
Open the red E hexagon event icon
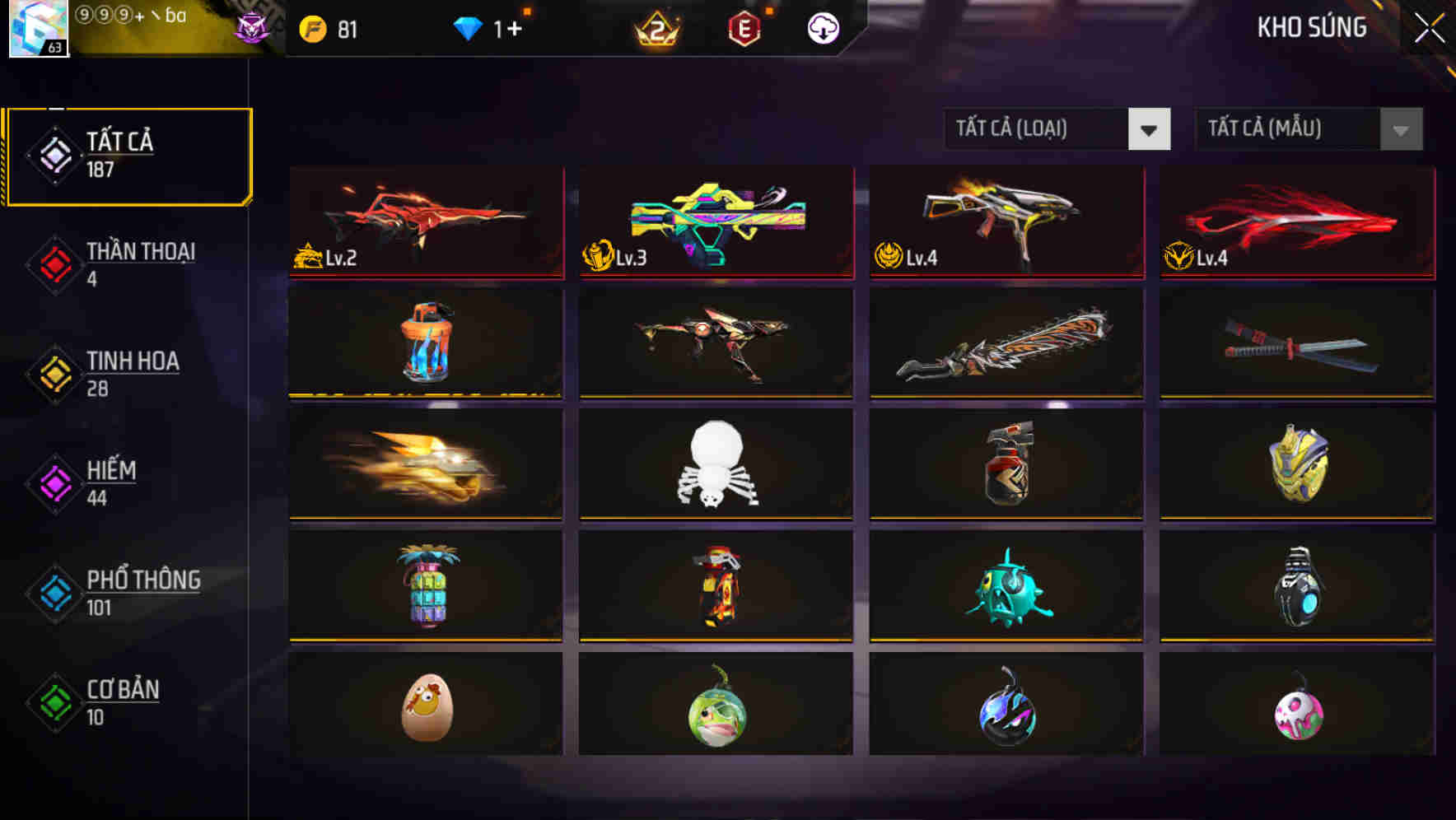[744, 29]
